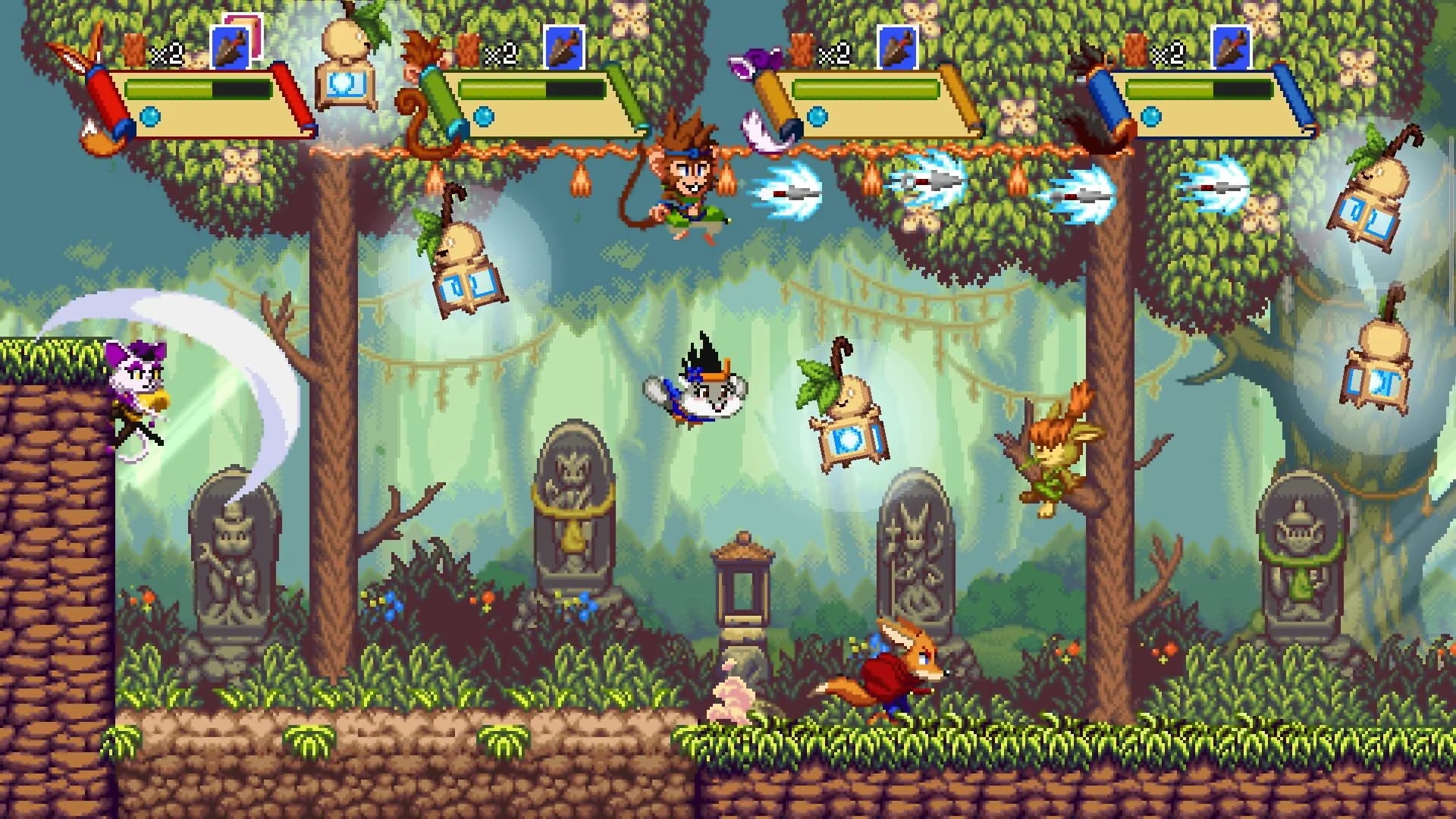Select the x2 counter on the blue scroll

click(x=1166, y=55)
